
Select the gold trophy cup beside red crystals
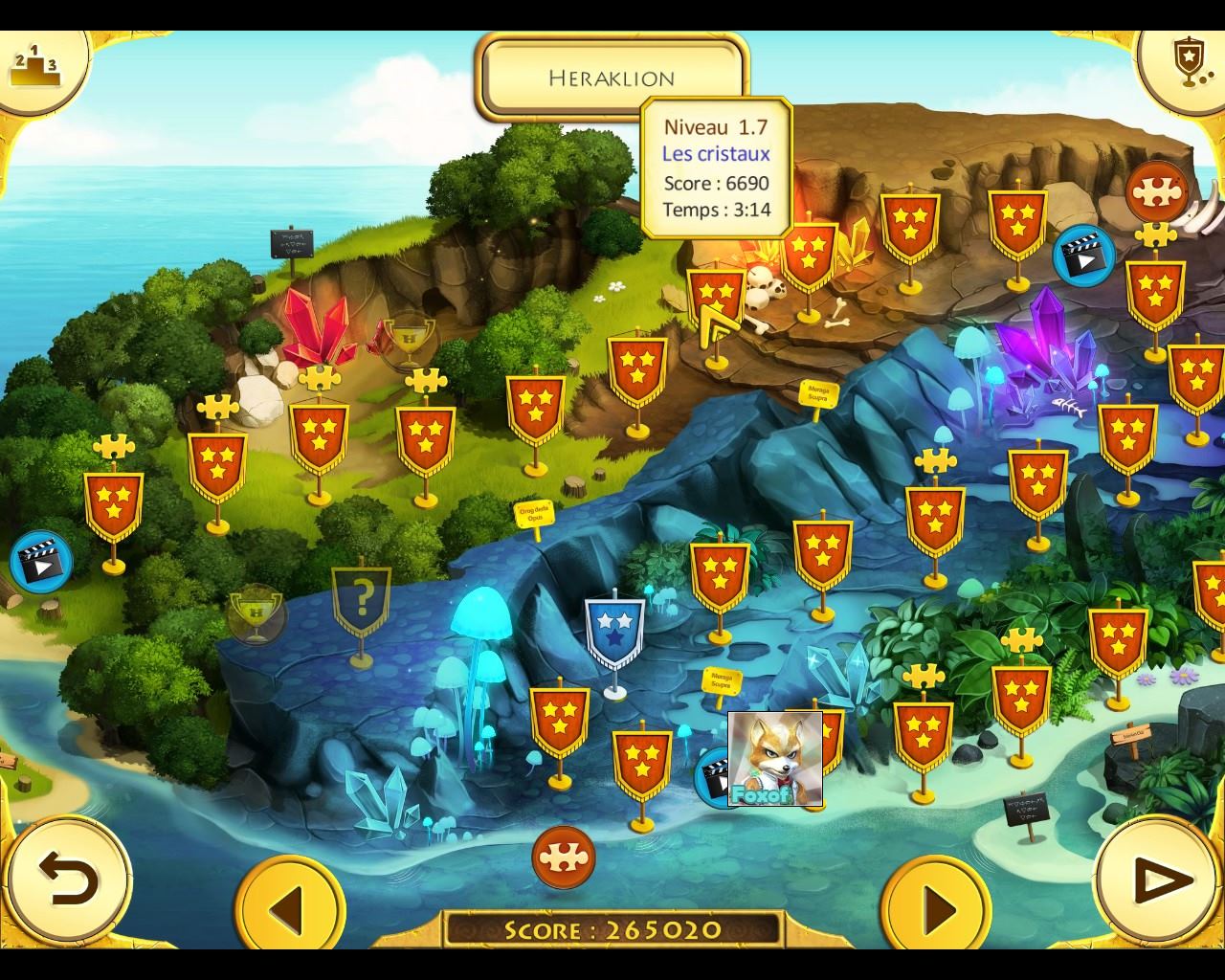coord(409,337)
